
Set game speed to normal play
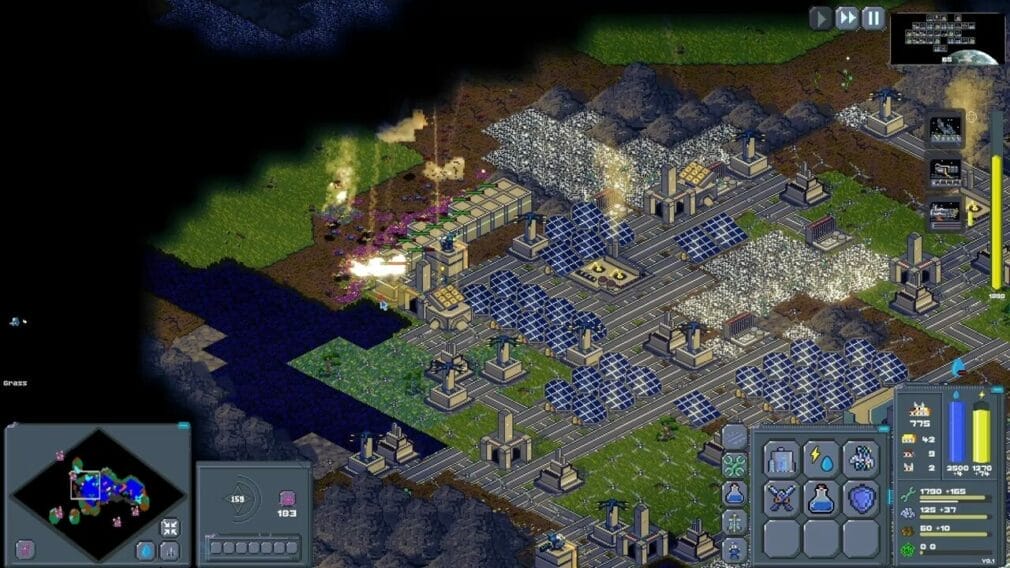pyautogui.click(x=821, y=18)
